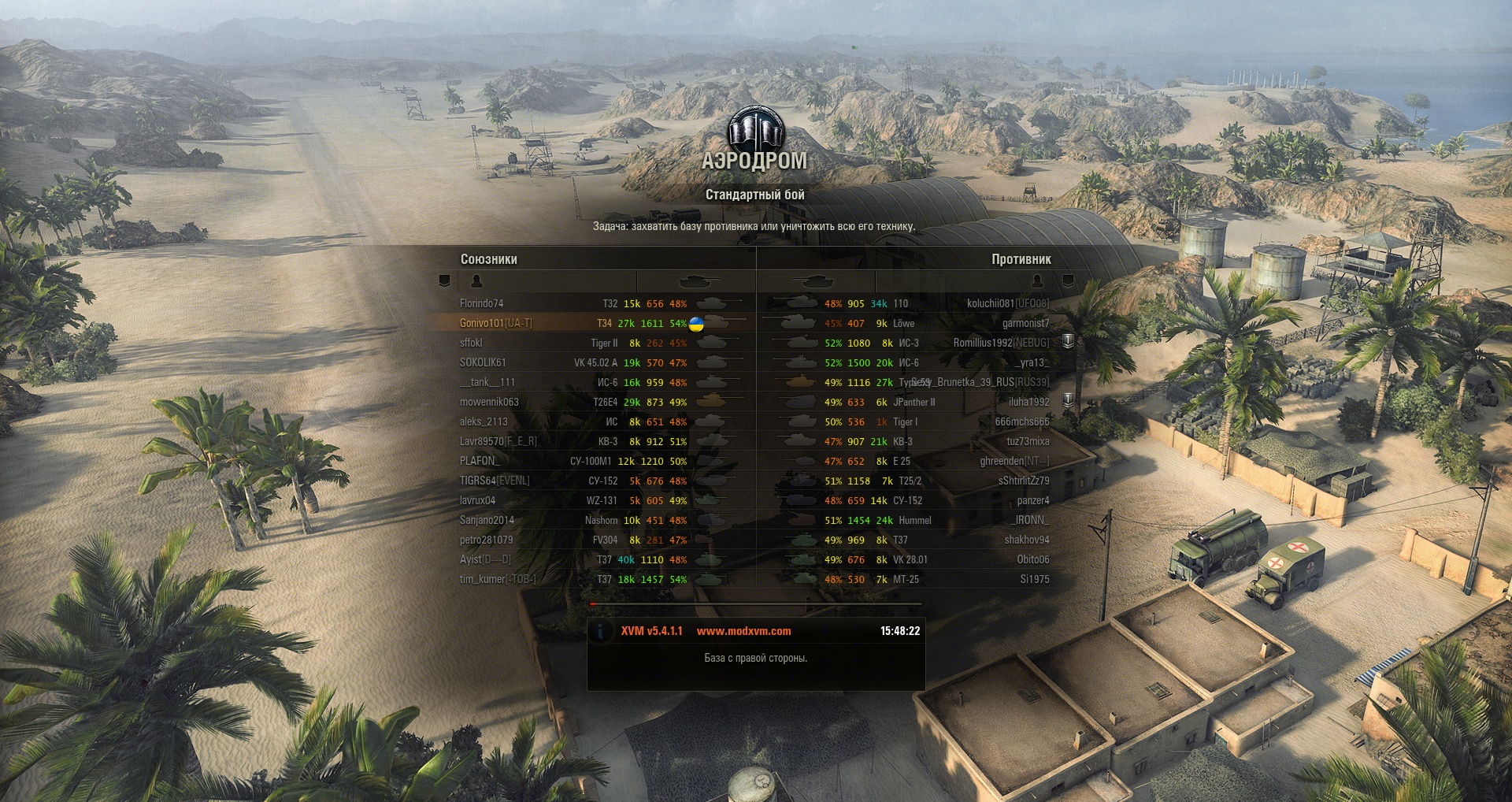Click the info icon beside XVM version

point(601,631)
